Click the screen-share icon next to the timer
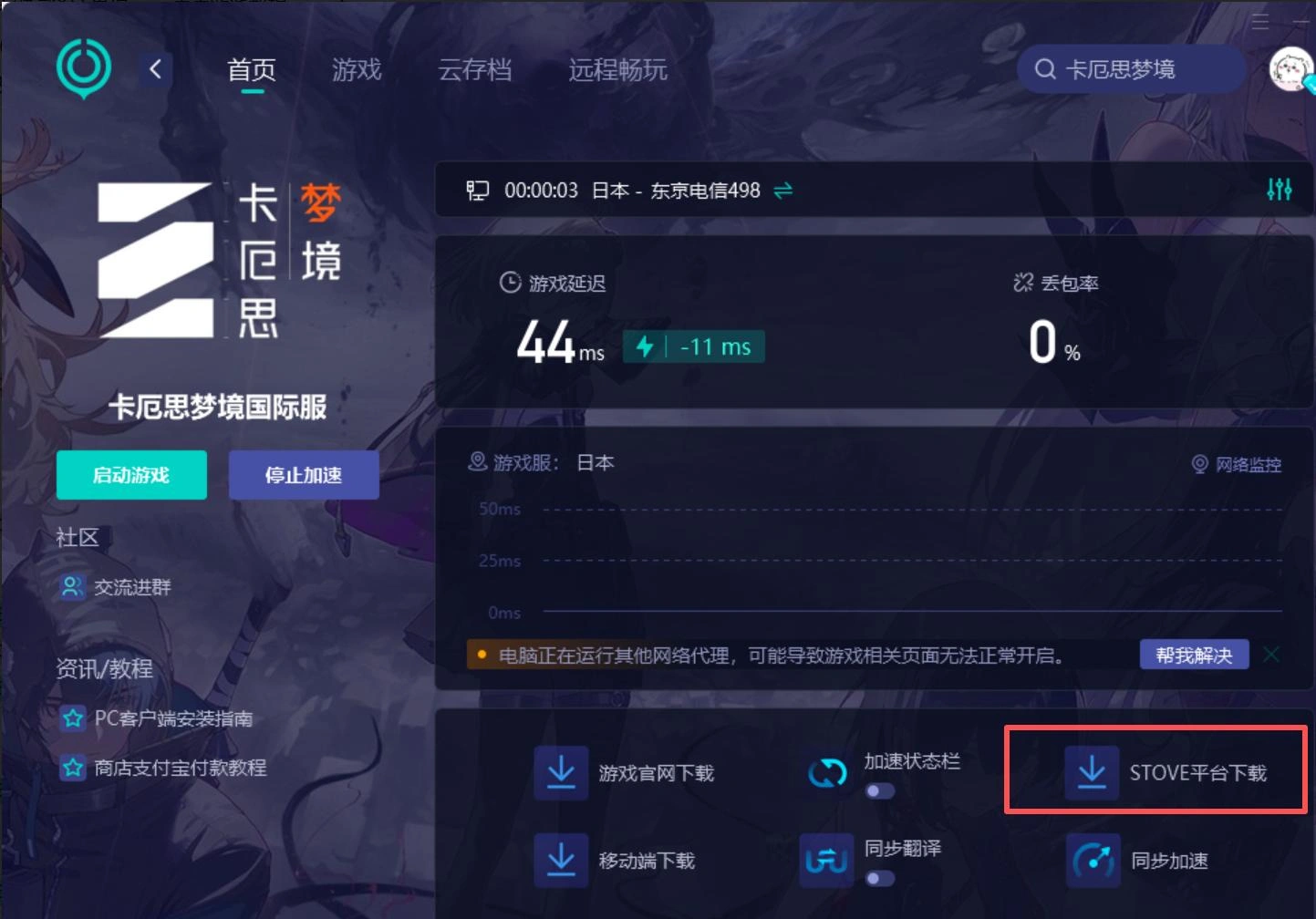 coord(477,190)
